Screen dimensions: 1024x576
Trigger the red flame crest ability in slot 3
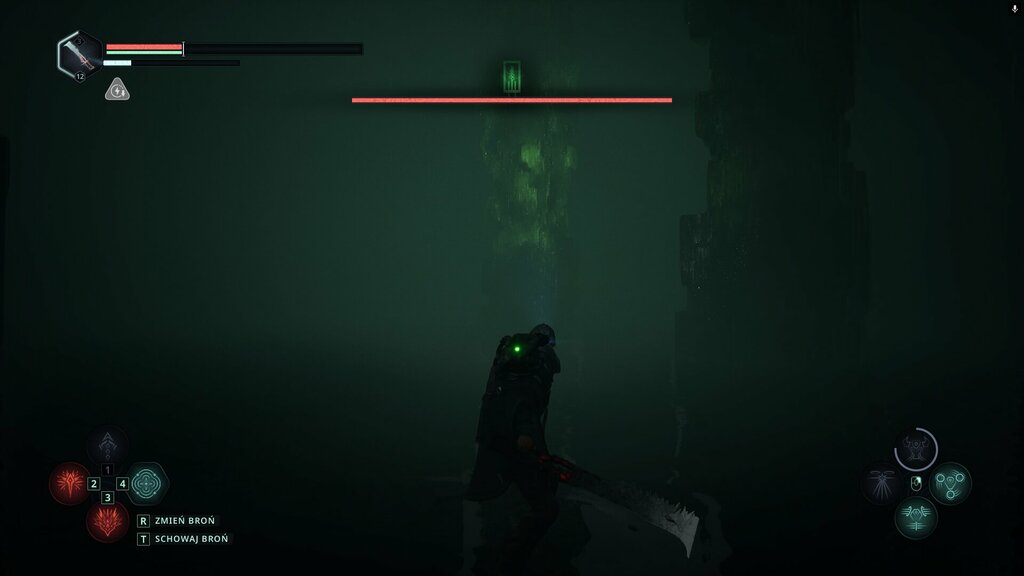tap(107, 521)
